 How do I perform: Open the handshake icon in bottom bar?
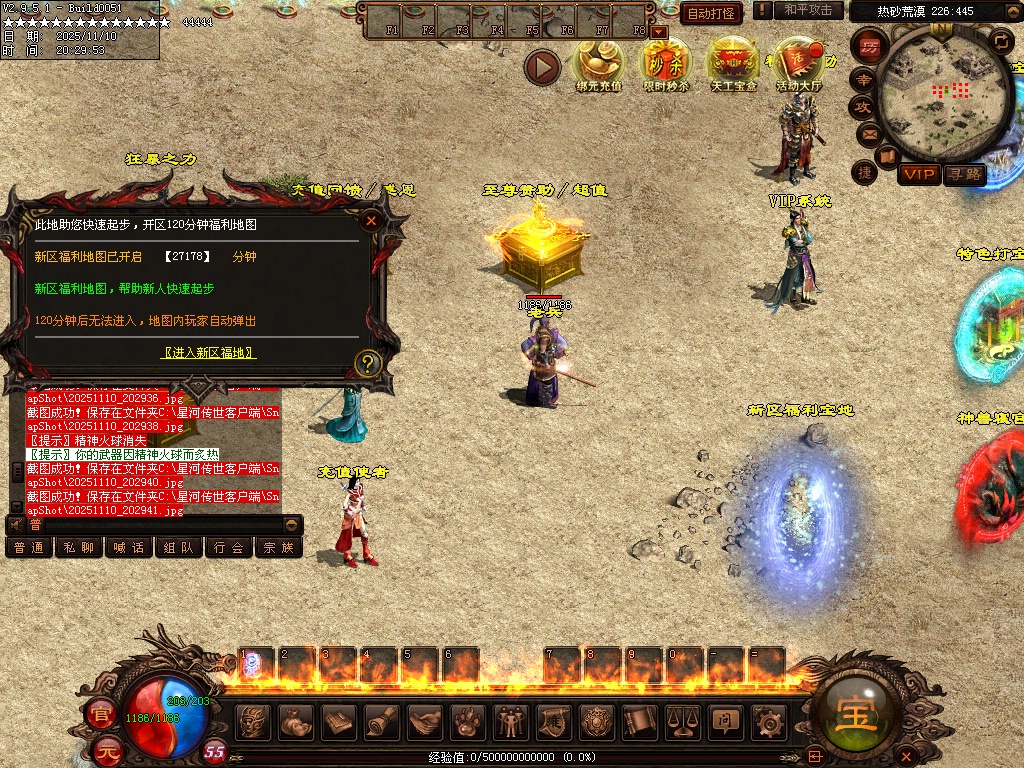[424, 721]
